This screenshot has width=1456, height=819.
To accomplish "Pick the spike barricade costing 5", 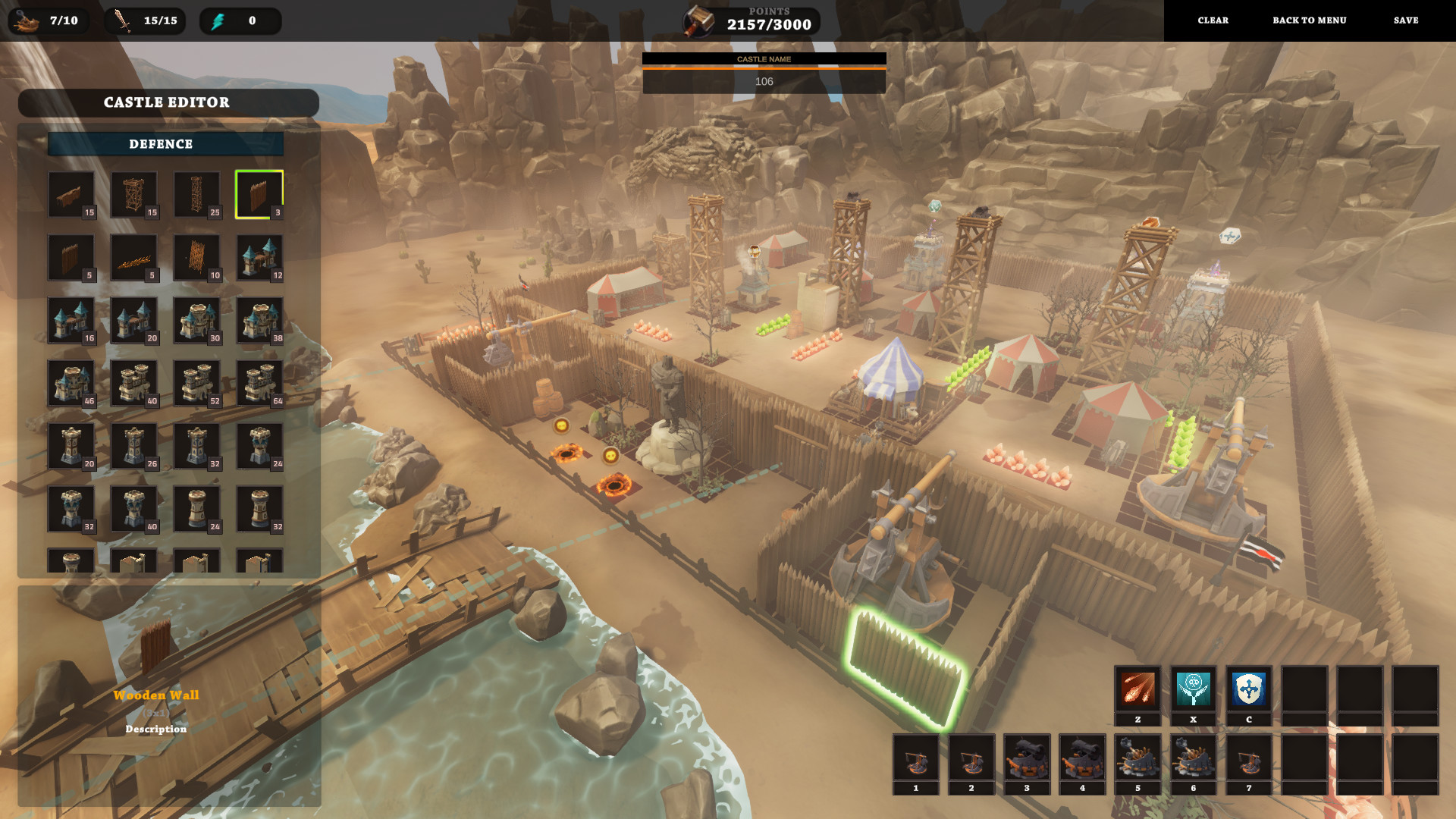I will pyautogui.click(x=134, y=258).
